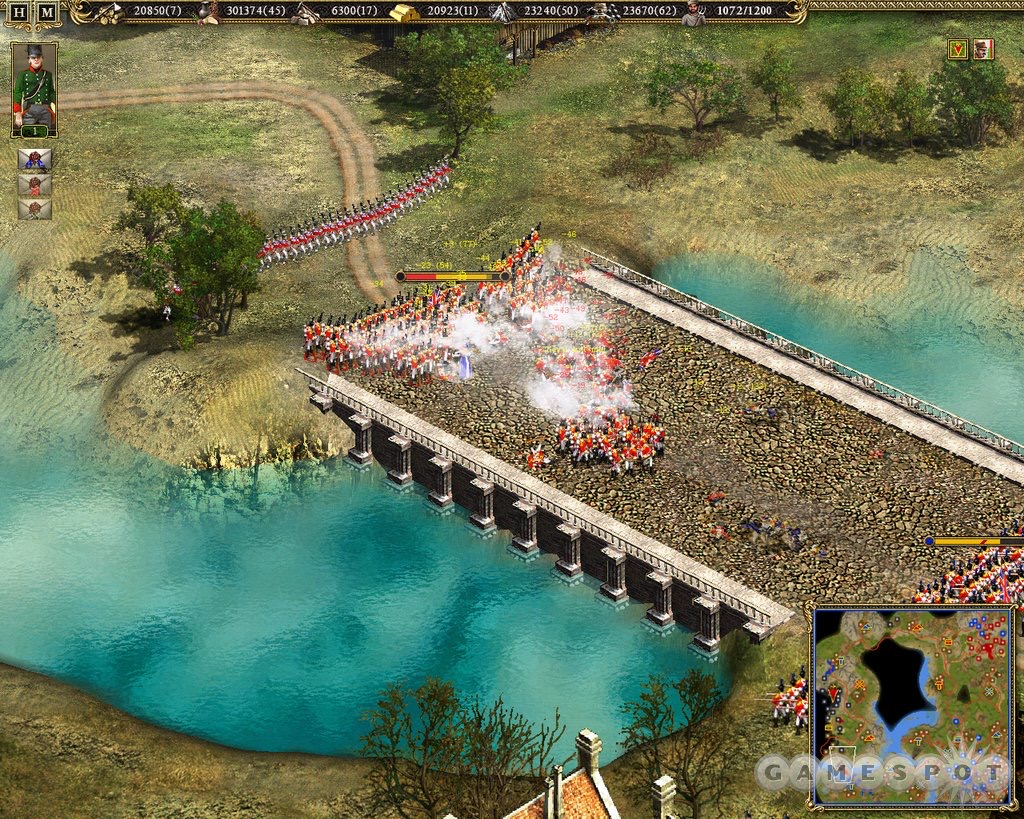
Task: Click the H button in the top bar
Action: click(x=19, y=12)
